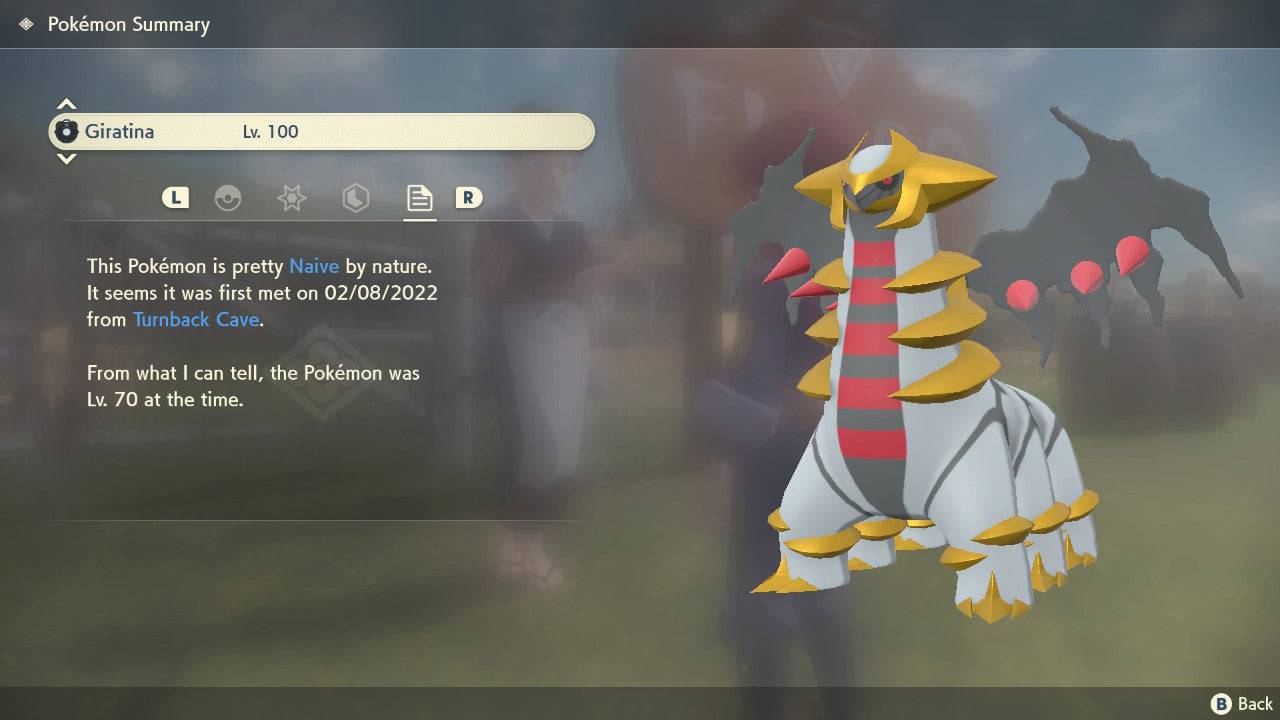Open the hexagon stats tab icon
Screen dimensions: 1280x720
355,198
